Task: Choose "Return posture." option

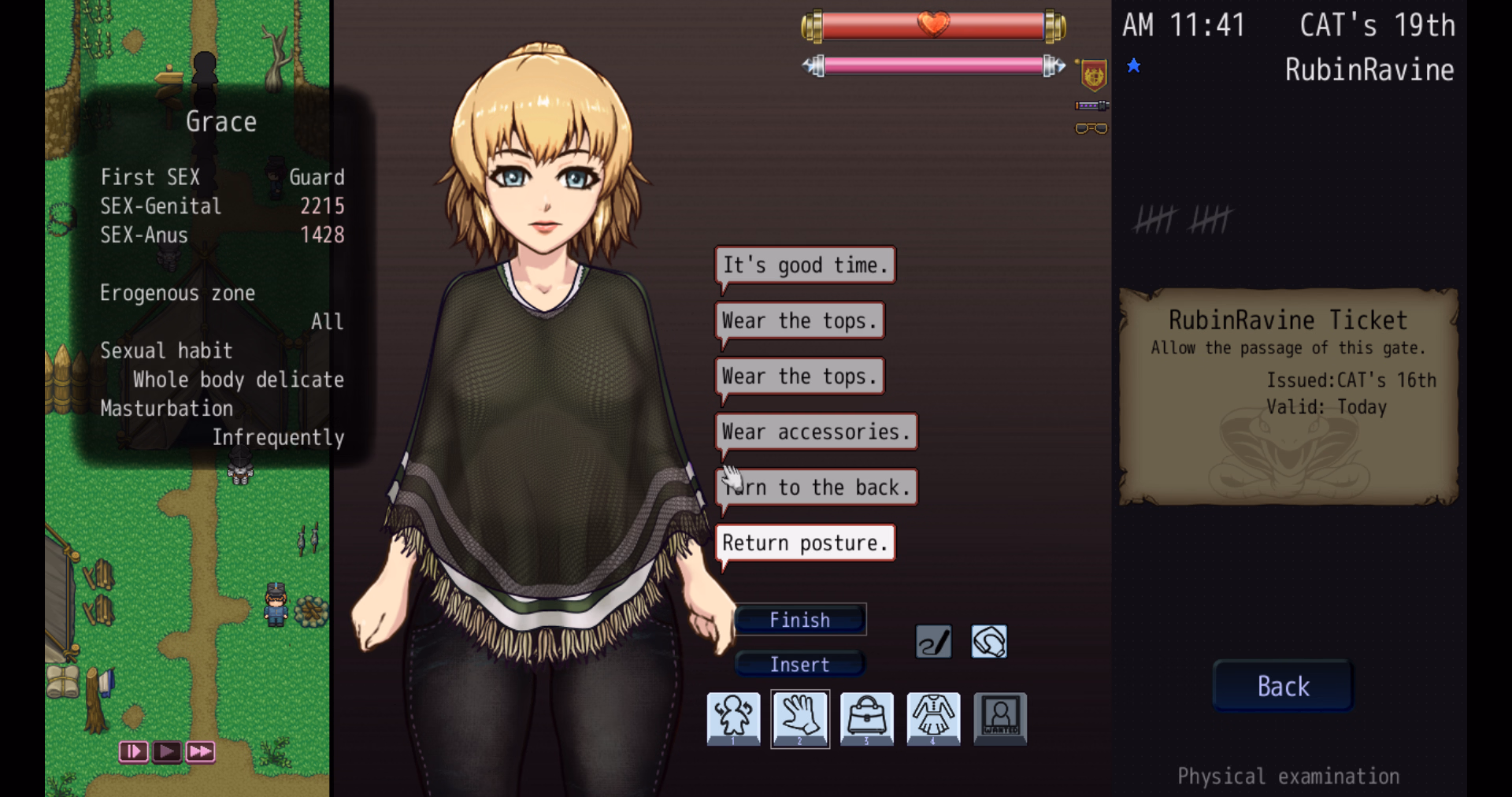Action: 805,543
